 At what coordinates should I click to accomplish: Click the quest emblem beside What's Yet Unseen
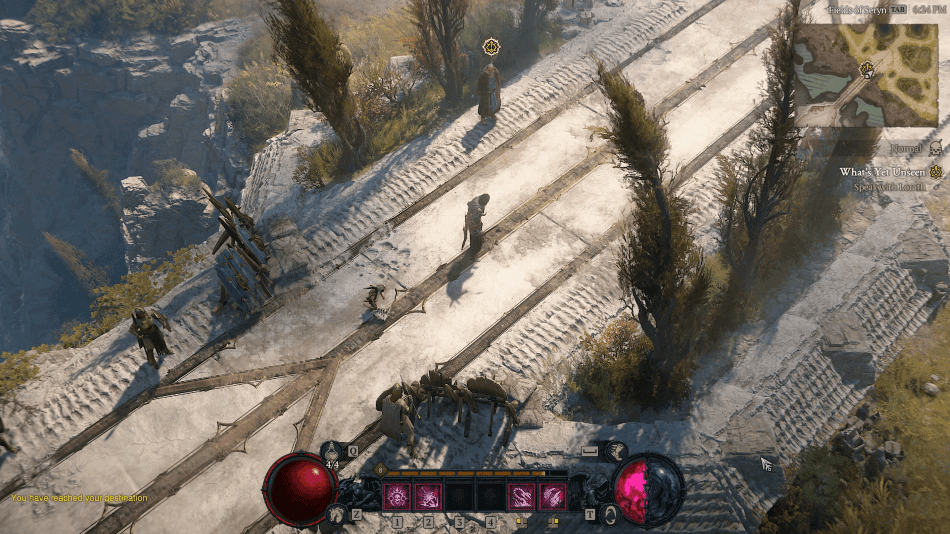(x=937, y=171)
